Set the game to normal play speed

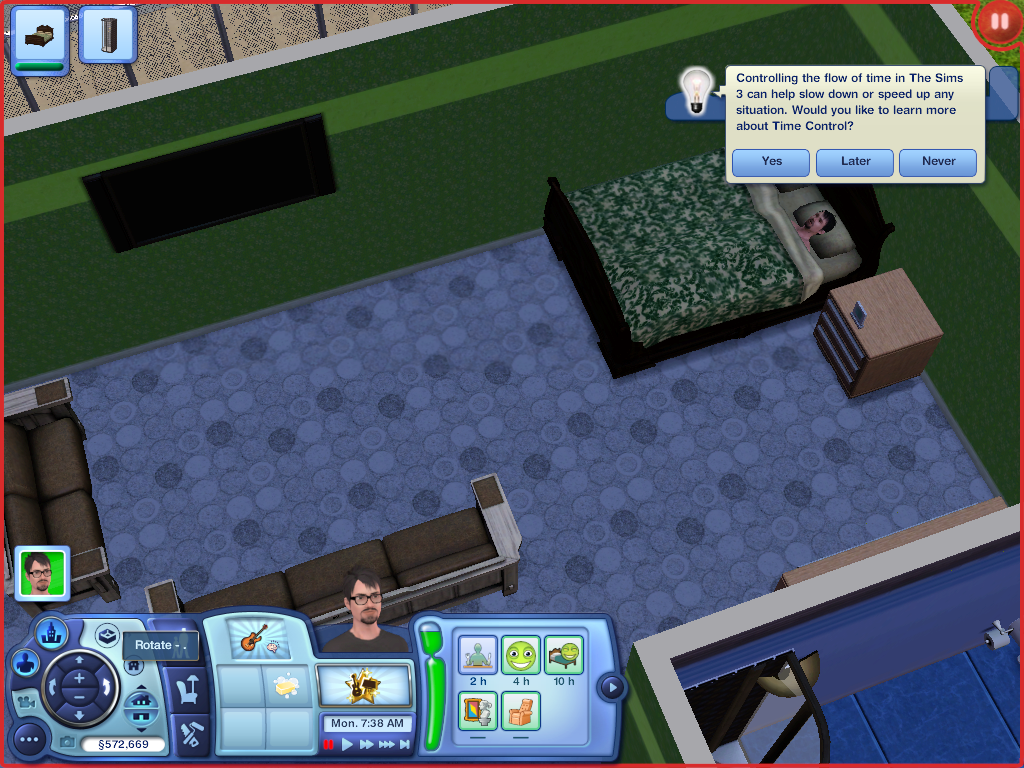(x=348, y=744)
